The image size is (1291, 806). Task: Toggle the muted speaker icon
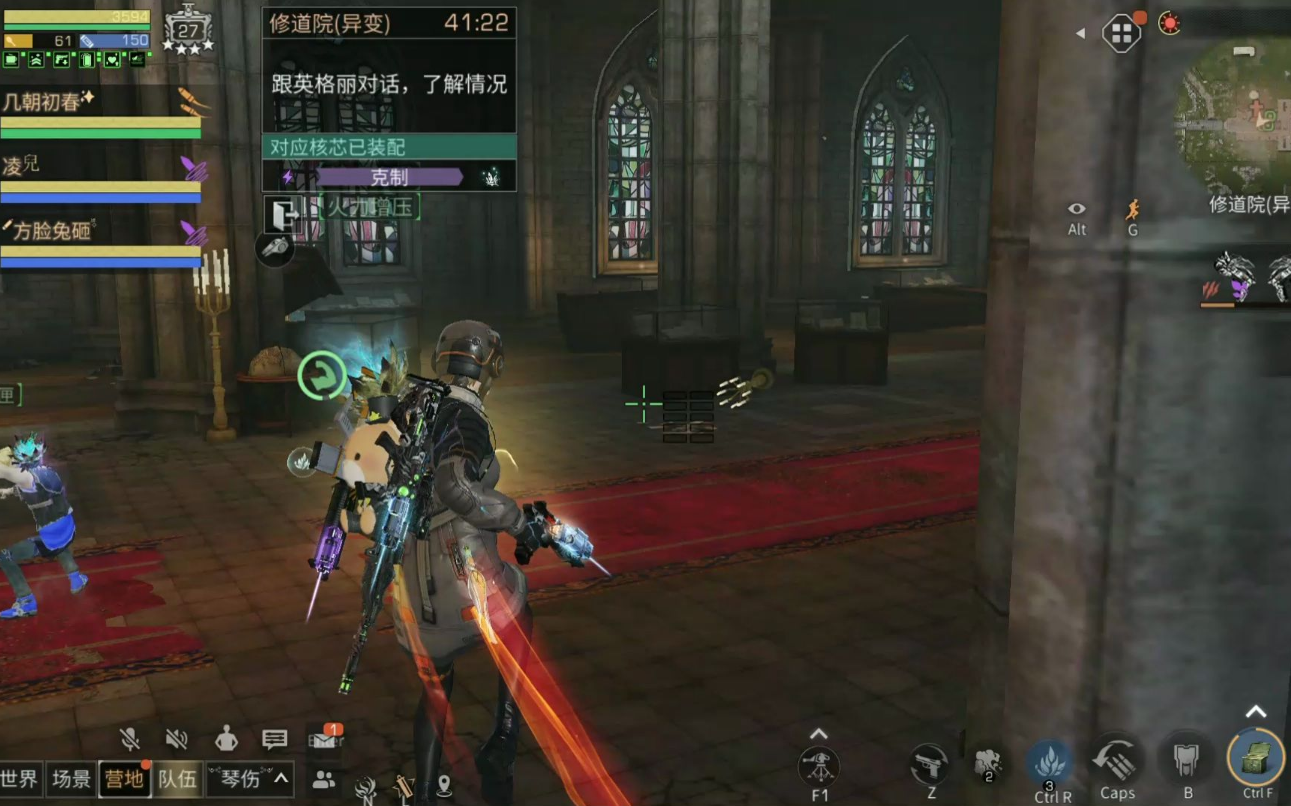coord(177,739)
